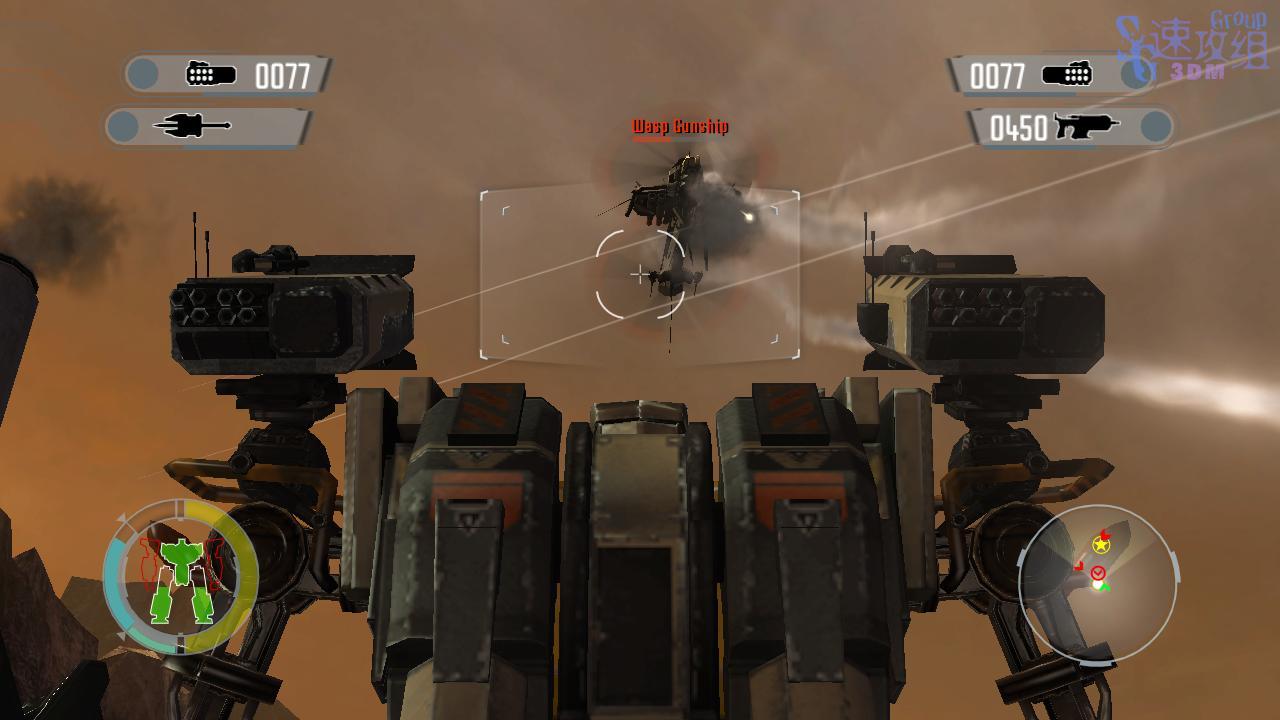
Task: Select the machine gun weapon slot showing 0450
Action: pyautogui.click(x=1070, y=127)
